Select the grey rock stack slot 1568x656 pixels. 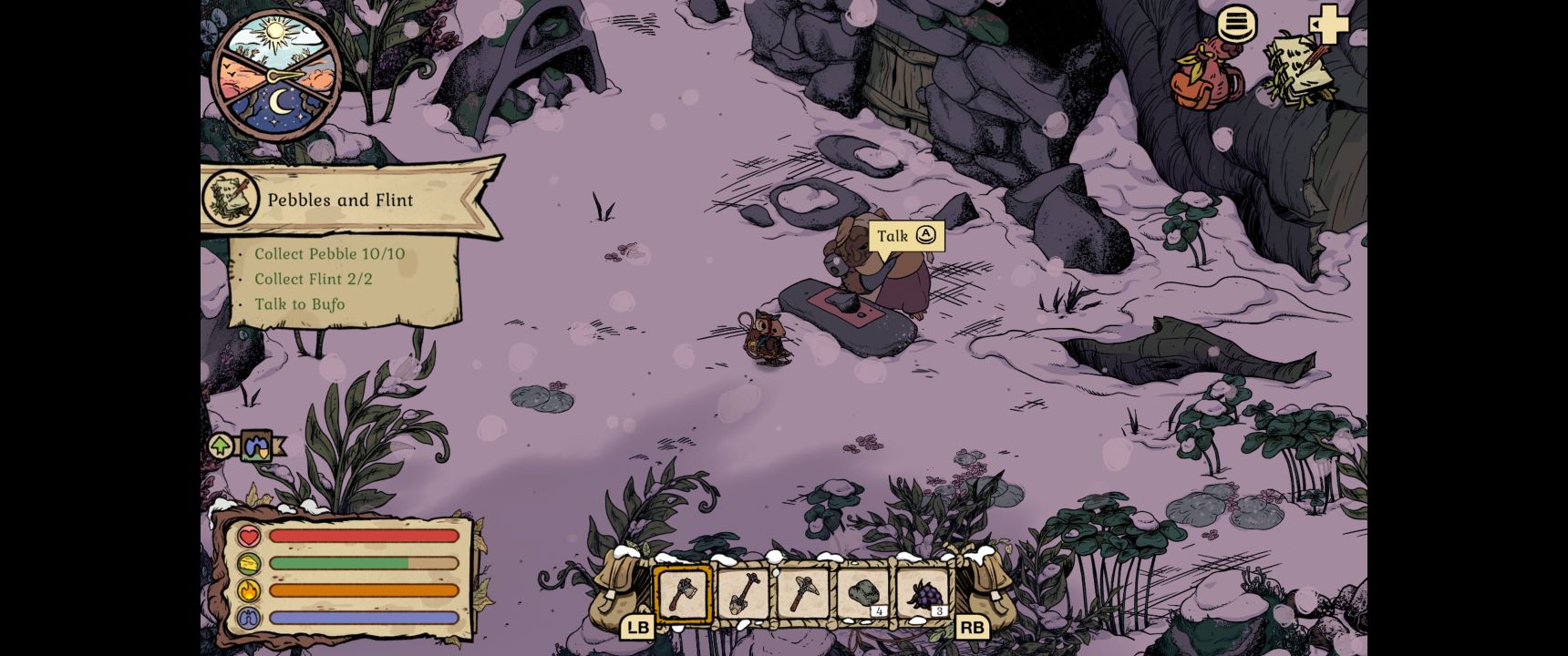click(x=862, y=594)
